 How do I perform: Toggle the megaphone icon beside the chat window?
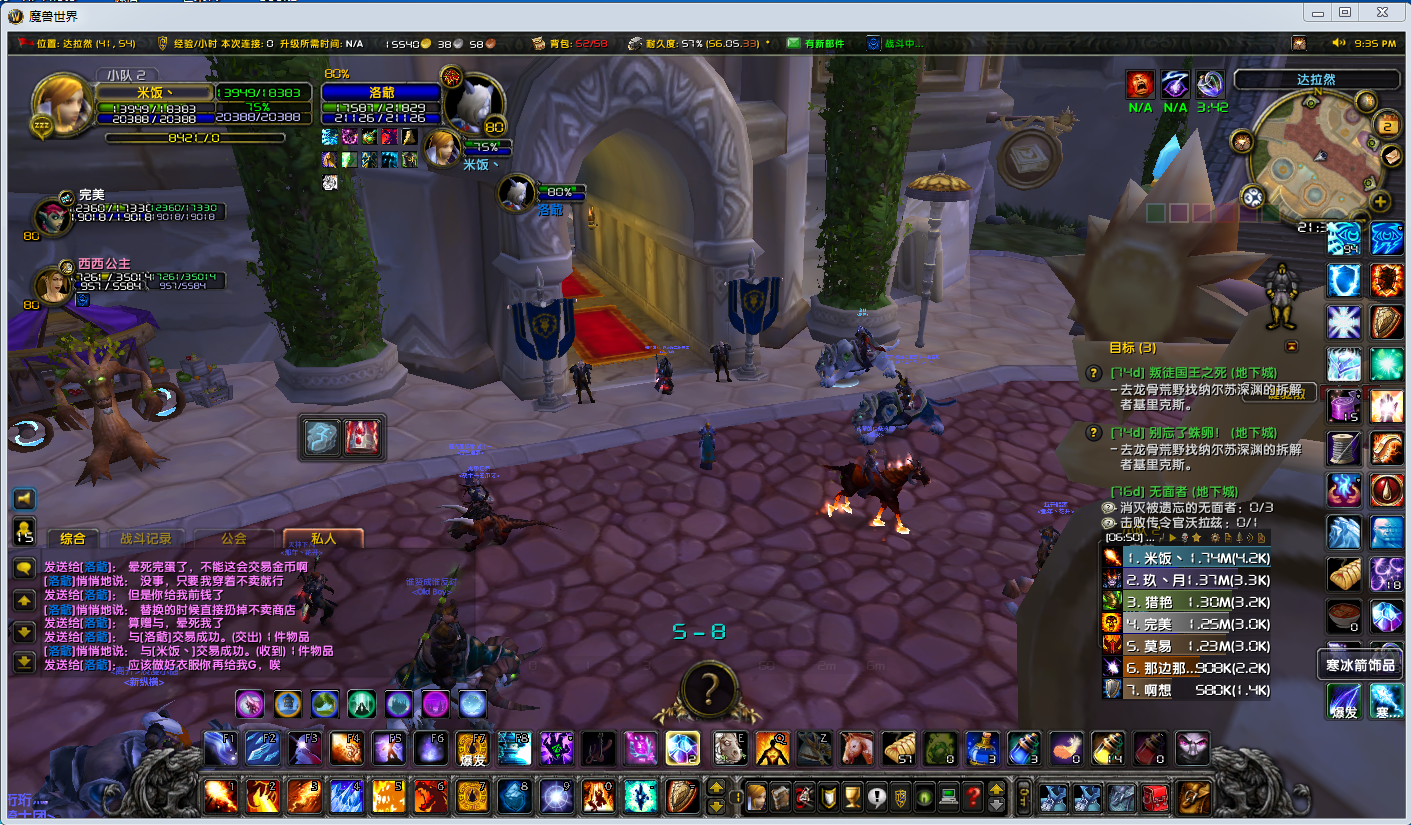24,498
